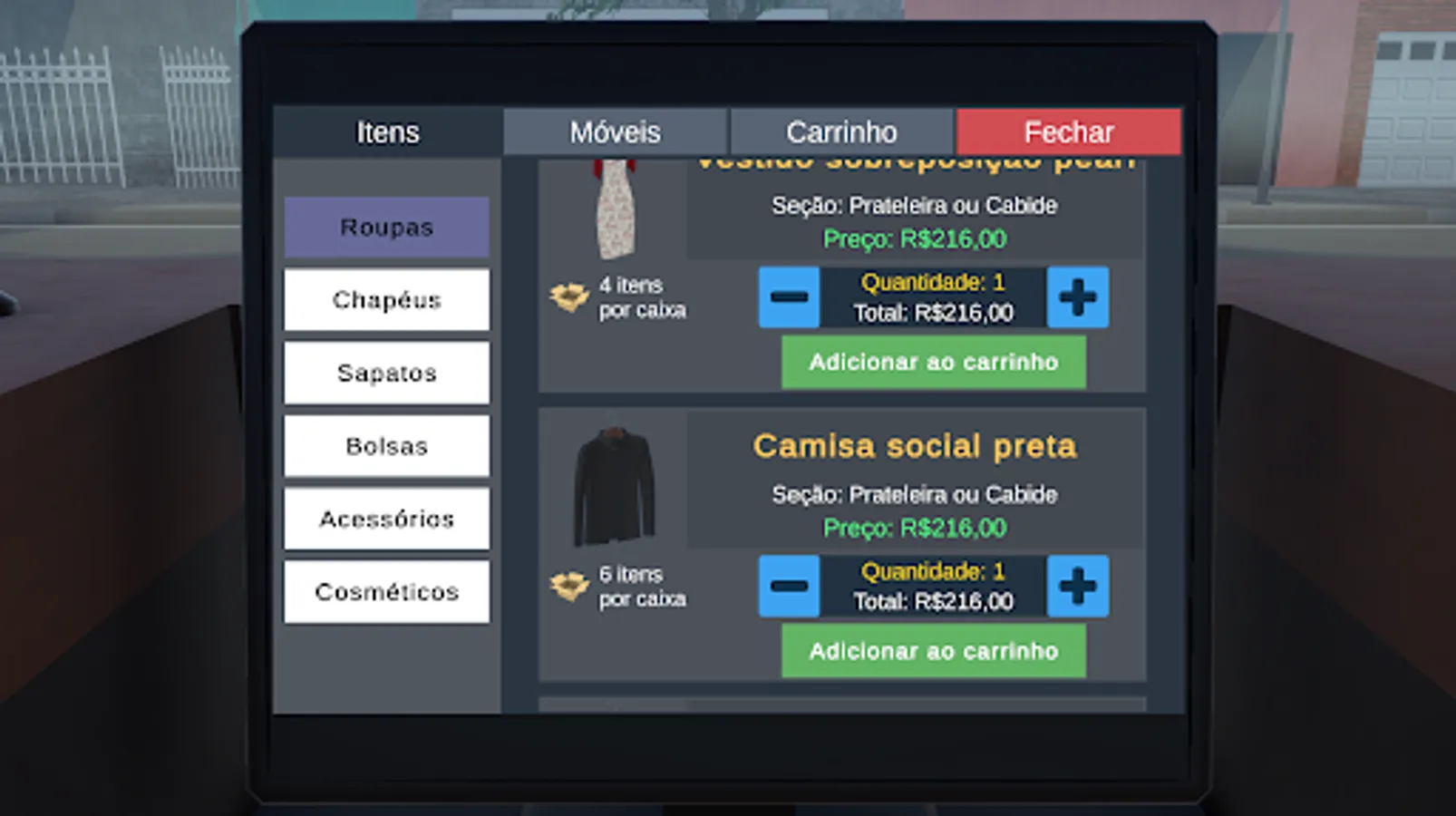Screen dimensions: 1456x816
Task: Increase quantity of Camisa social preta
Action: point(1077,586)
